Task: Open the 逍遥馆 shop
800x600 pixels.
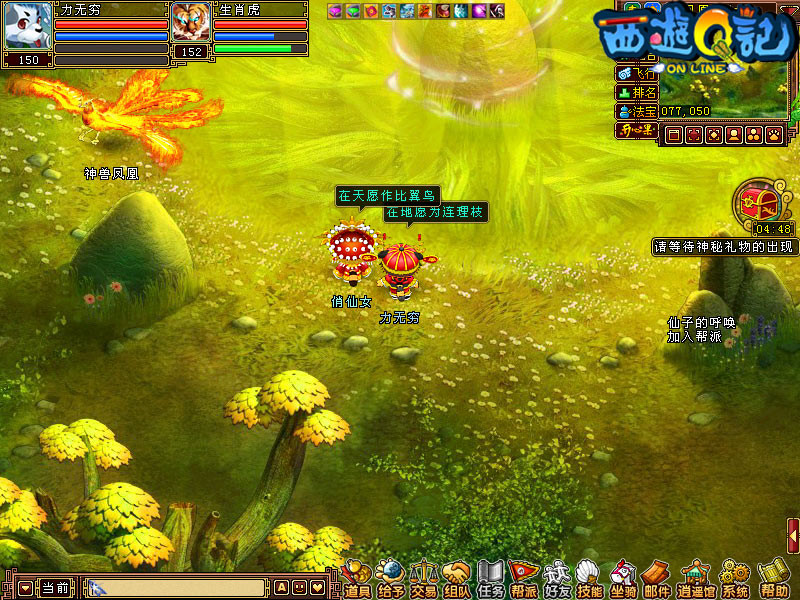Action: click(693, 579)
